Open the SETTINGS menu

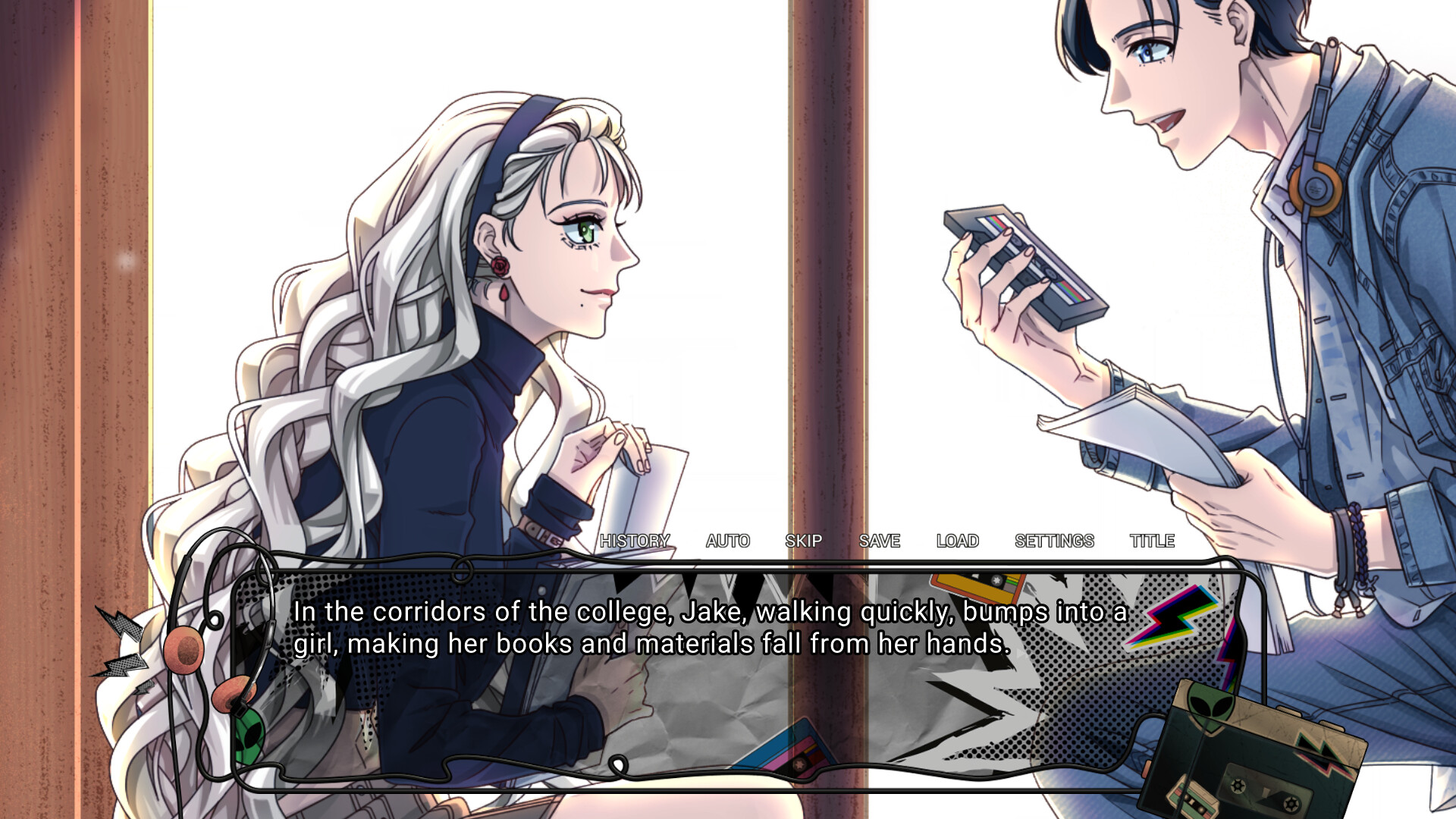pyautogui.click(x=1055, y=541)
